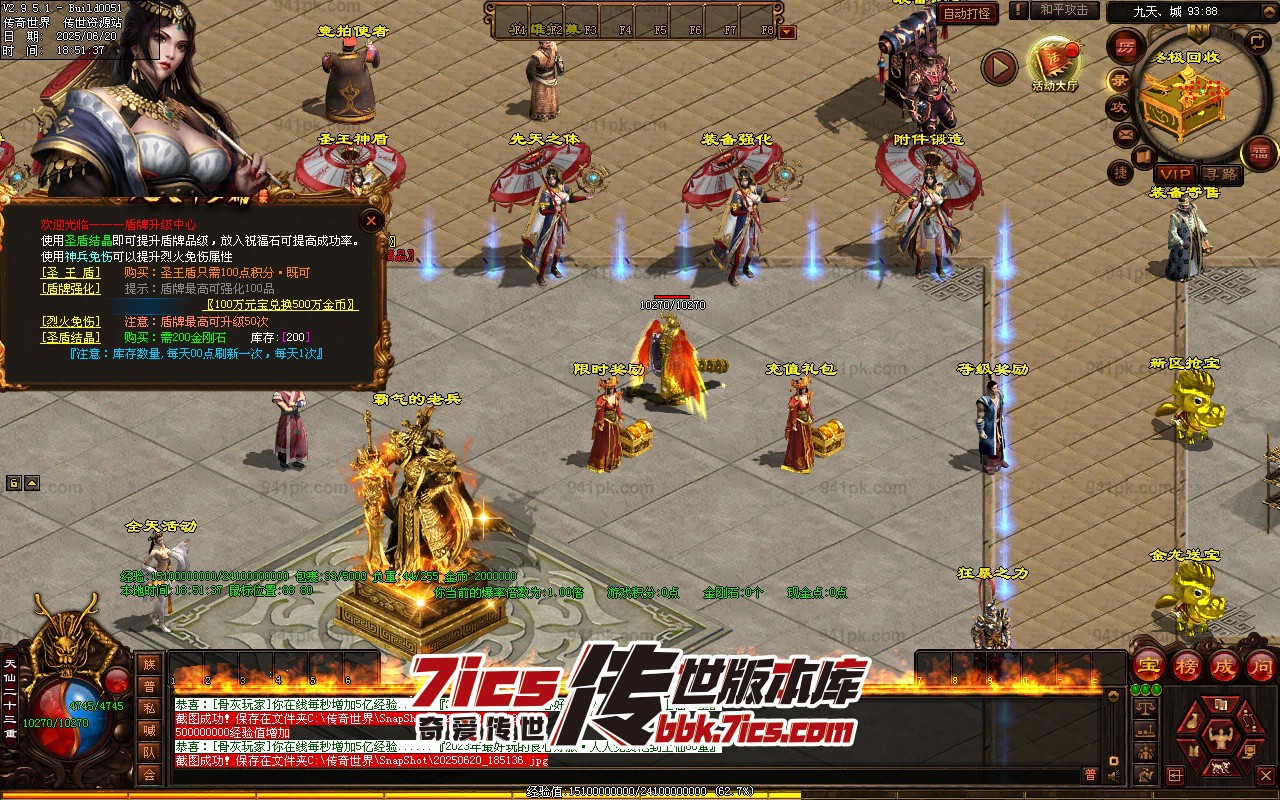Open the 宝 treasure shop button
Viewport: 1280px width, 800px height.
[1148, 665]
